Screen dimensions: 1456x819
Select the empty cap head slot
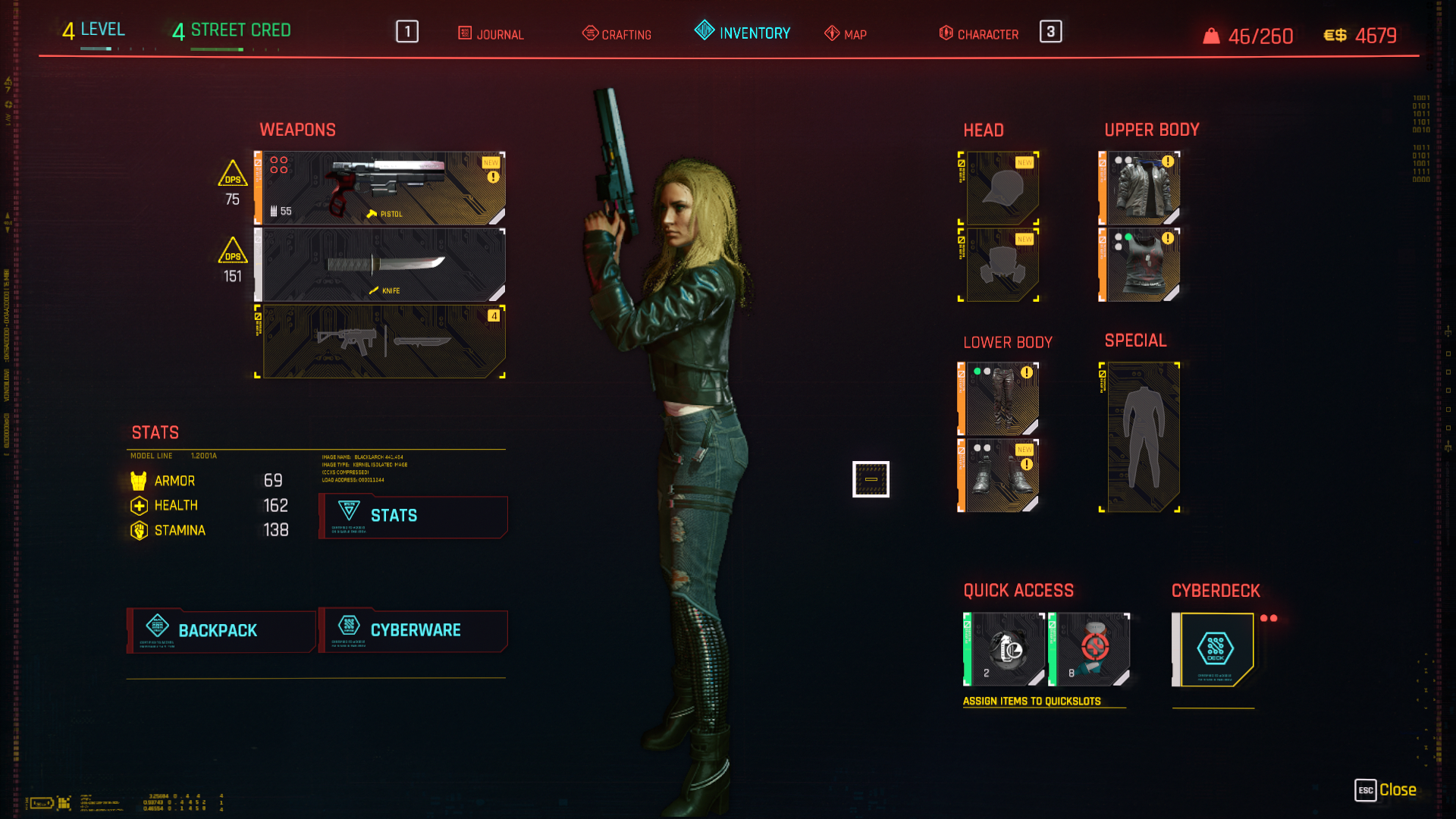(1001, 188)
